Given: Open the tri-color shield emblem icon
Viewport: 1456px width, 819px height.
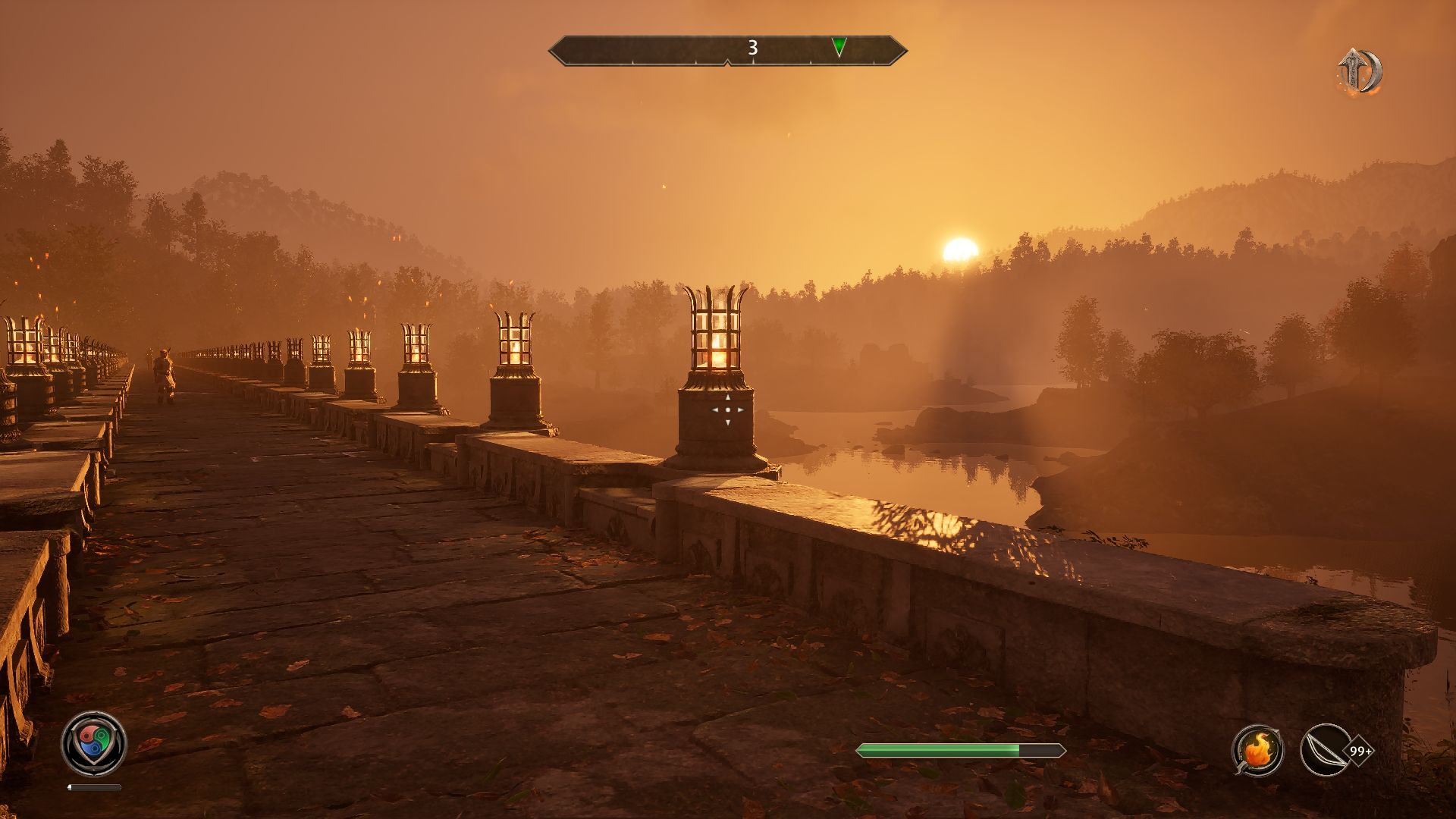Looking at the screenshot, I should point(93,742).
